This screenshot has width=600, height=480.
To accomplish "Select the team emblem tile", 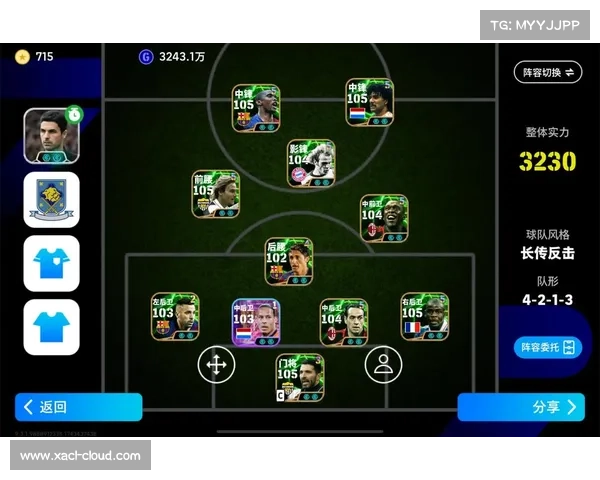I will point(52,199).
